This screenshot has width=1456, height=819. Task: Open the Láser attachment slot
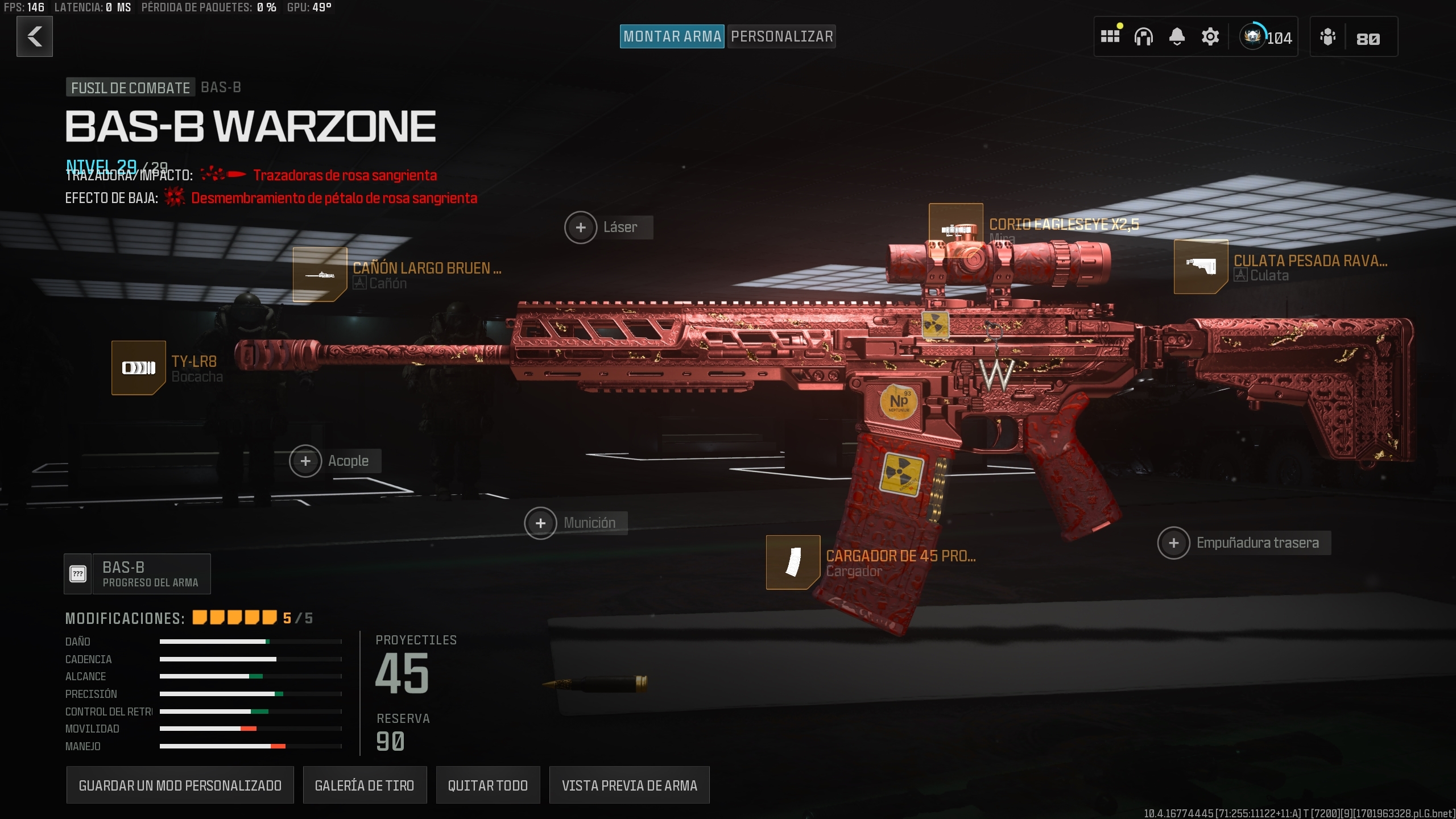(581, 227)
